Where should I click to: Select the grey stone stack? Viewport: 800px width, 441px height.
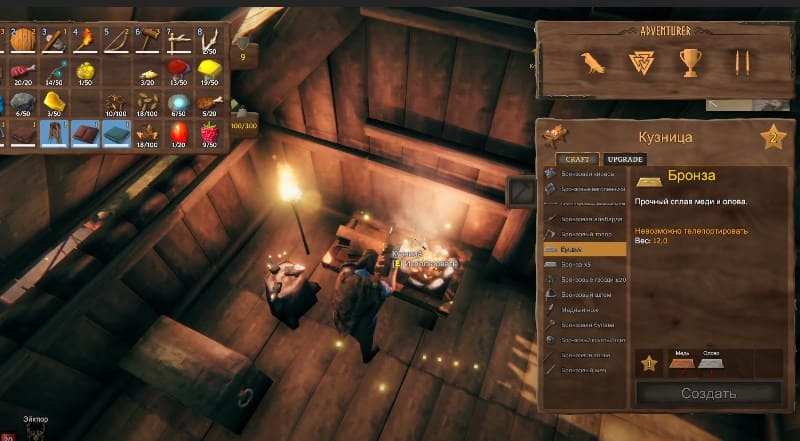[21, 103]
